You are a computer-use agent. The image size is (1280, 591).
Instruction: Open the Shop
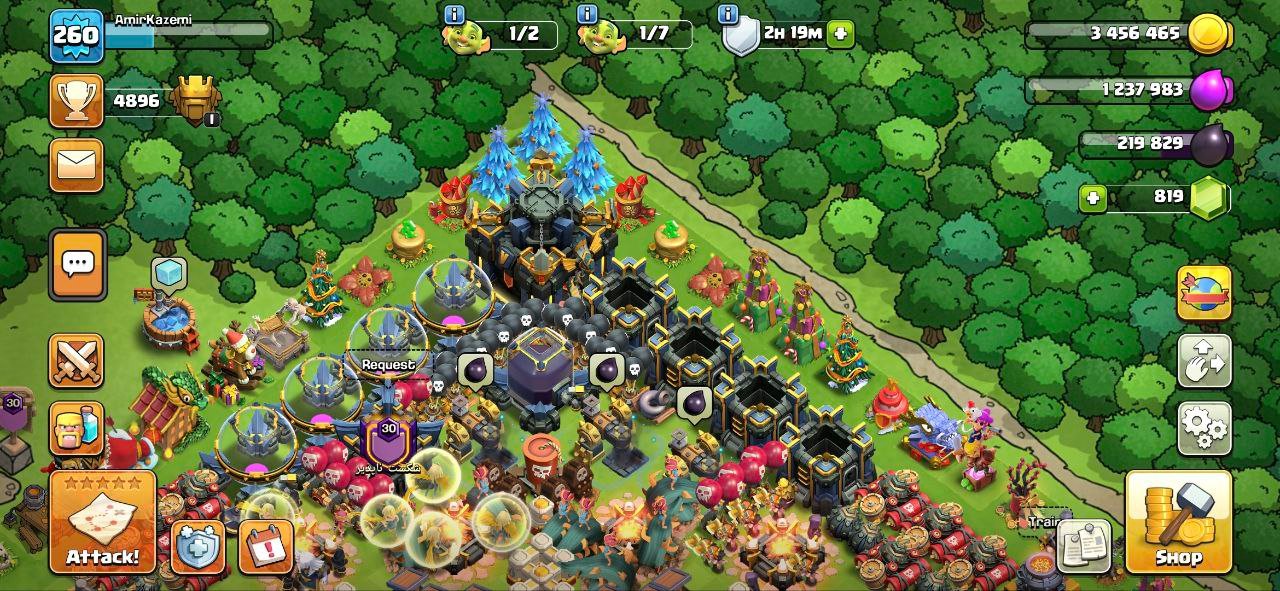click(1178, 523)
